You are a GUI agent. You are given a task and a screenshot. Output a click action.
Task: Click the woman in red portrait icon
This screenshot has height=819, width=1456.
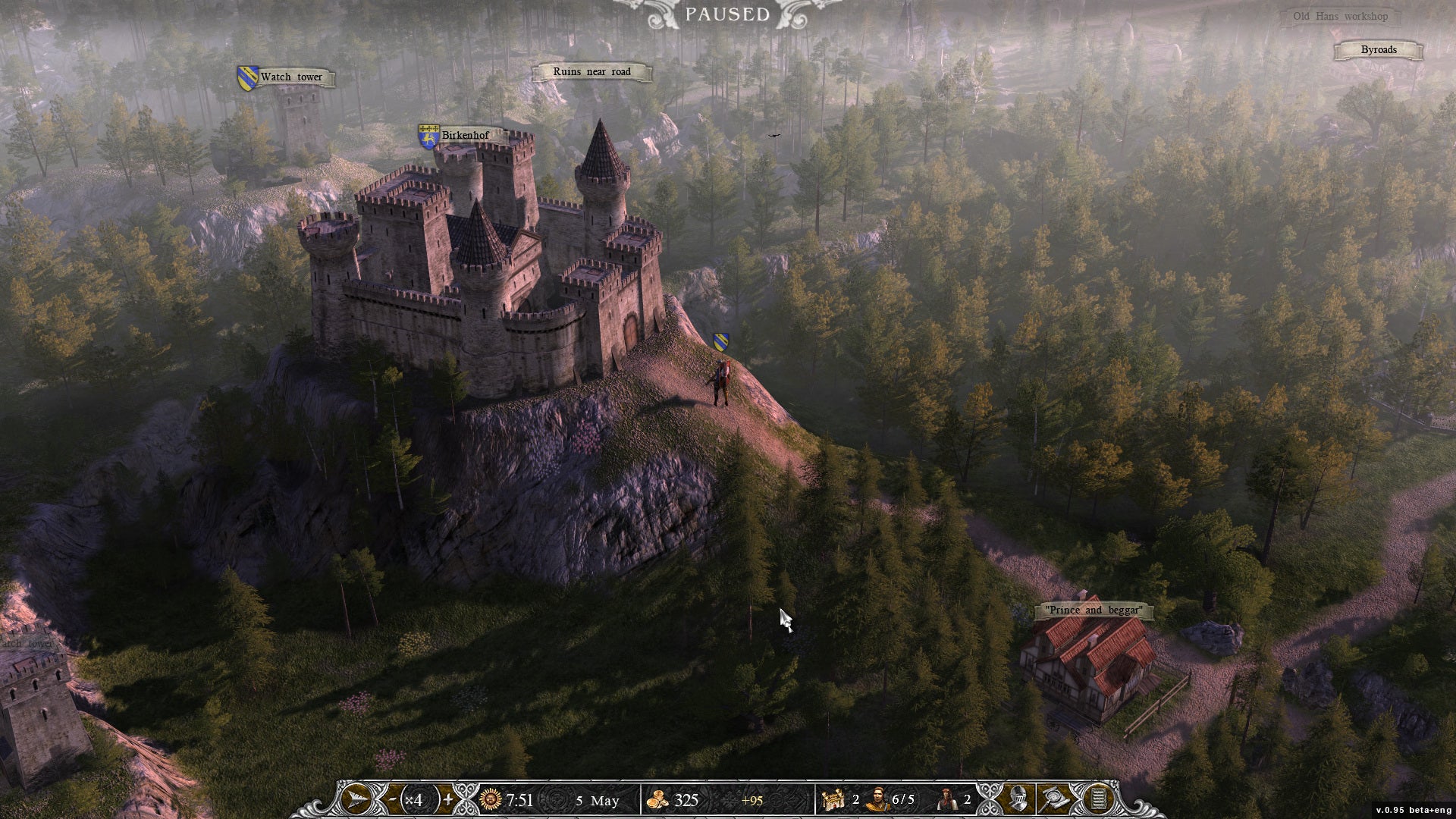pyautogui.click(x=946, y=799)
